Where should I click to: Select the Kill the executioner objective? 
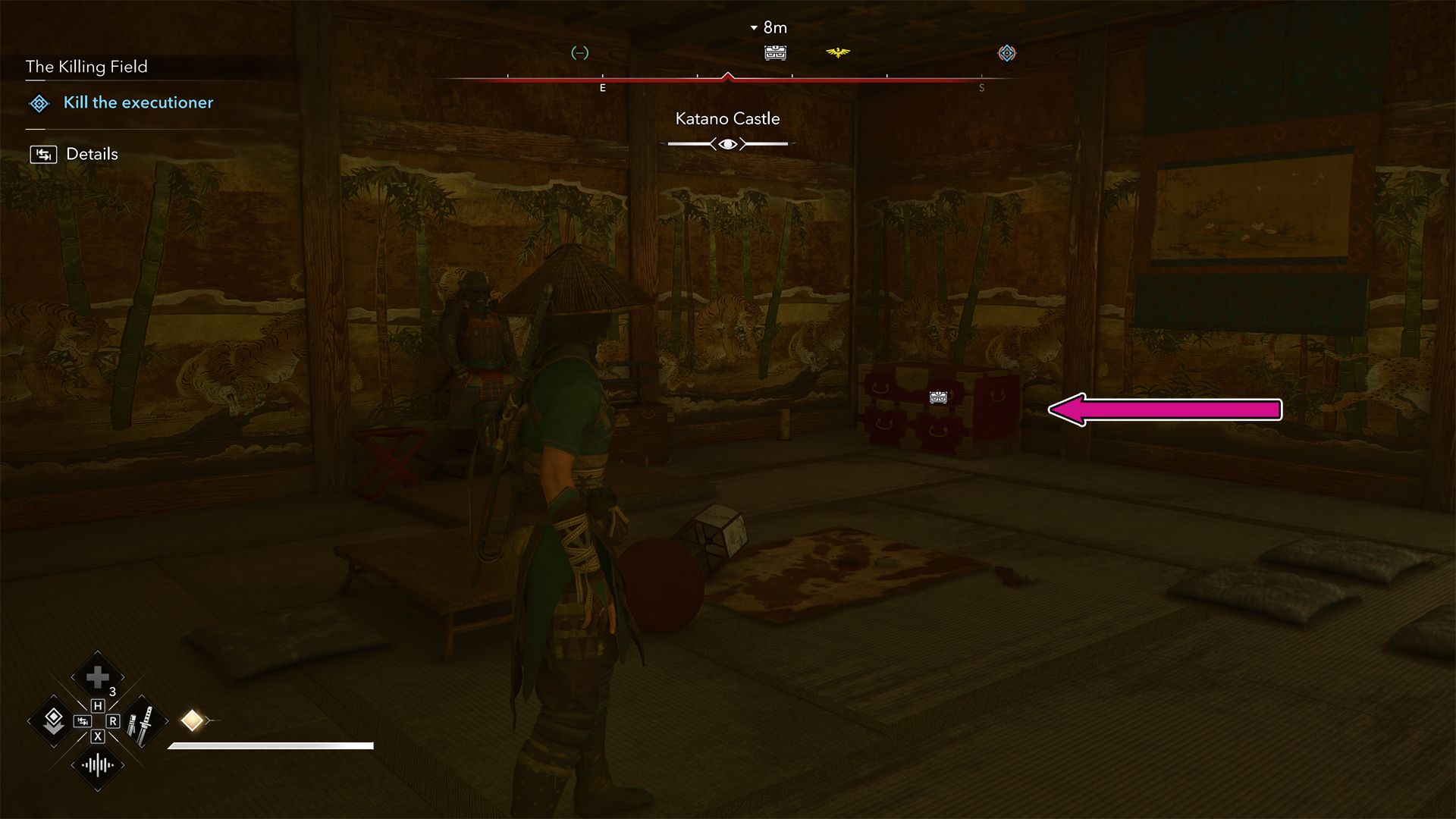[x=139, y=103]
